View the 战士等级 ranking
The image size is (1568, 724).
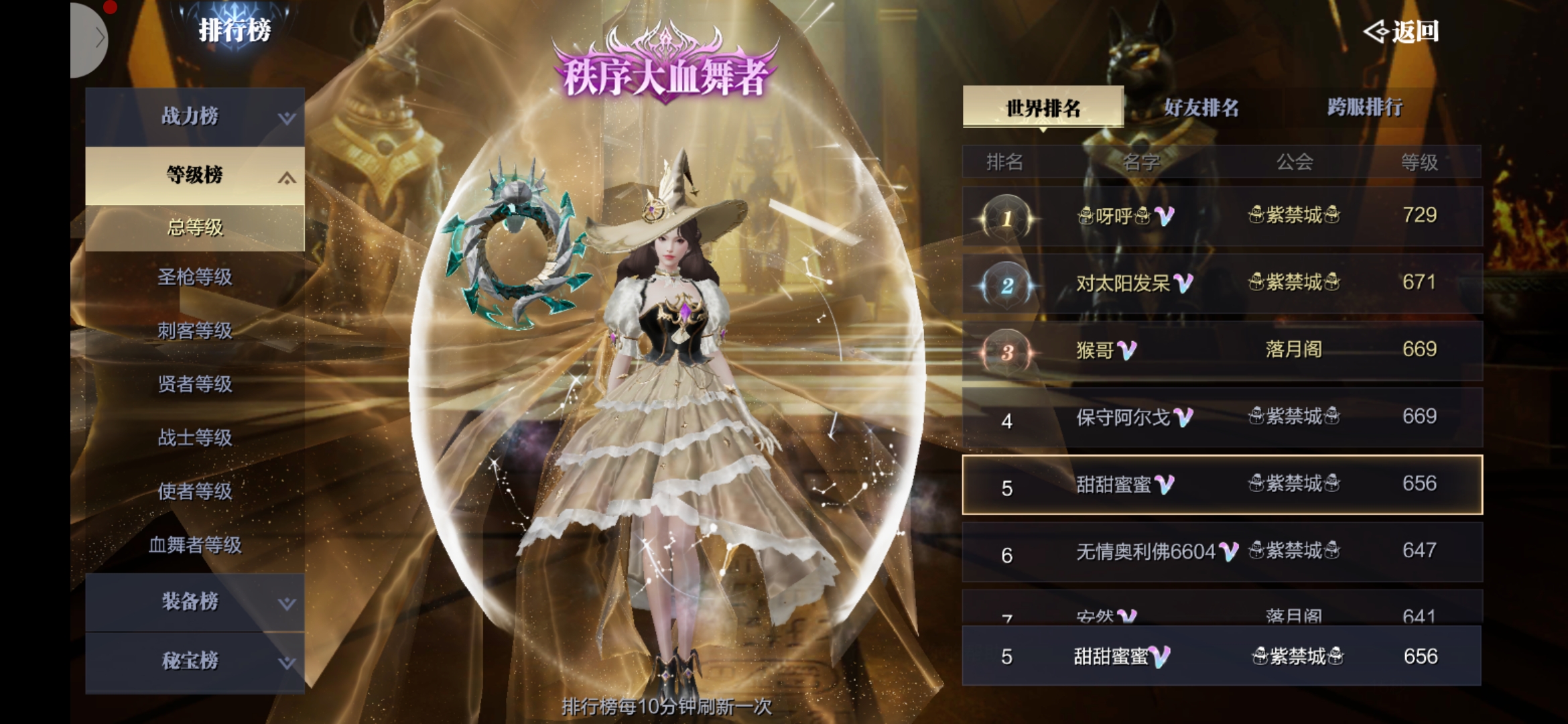[x=194, y=438]
